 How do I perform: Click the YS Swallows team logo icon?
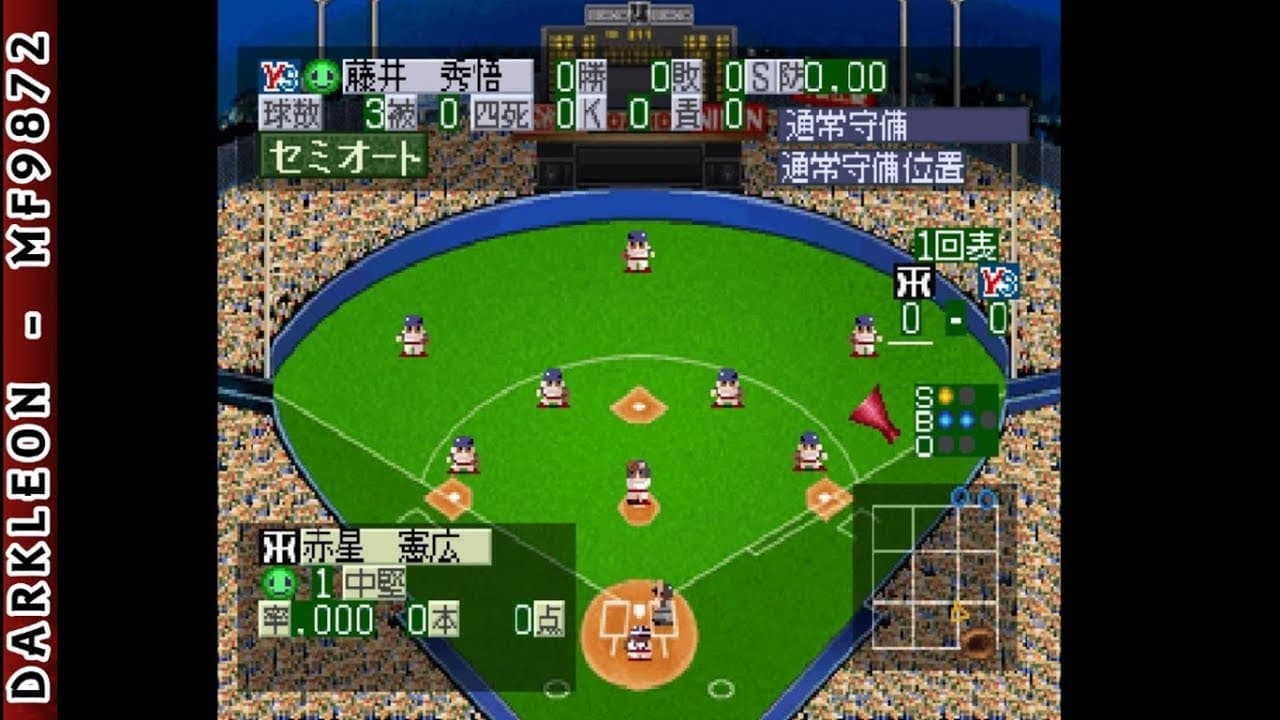(x=281, y=74)
